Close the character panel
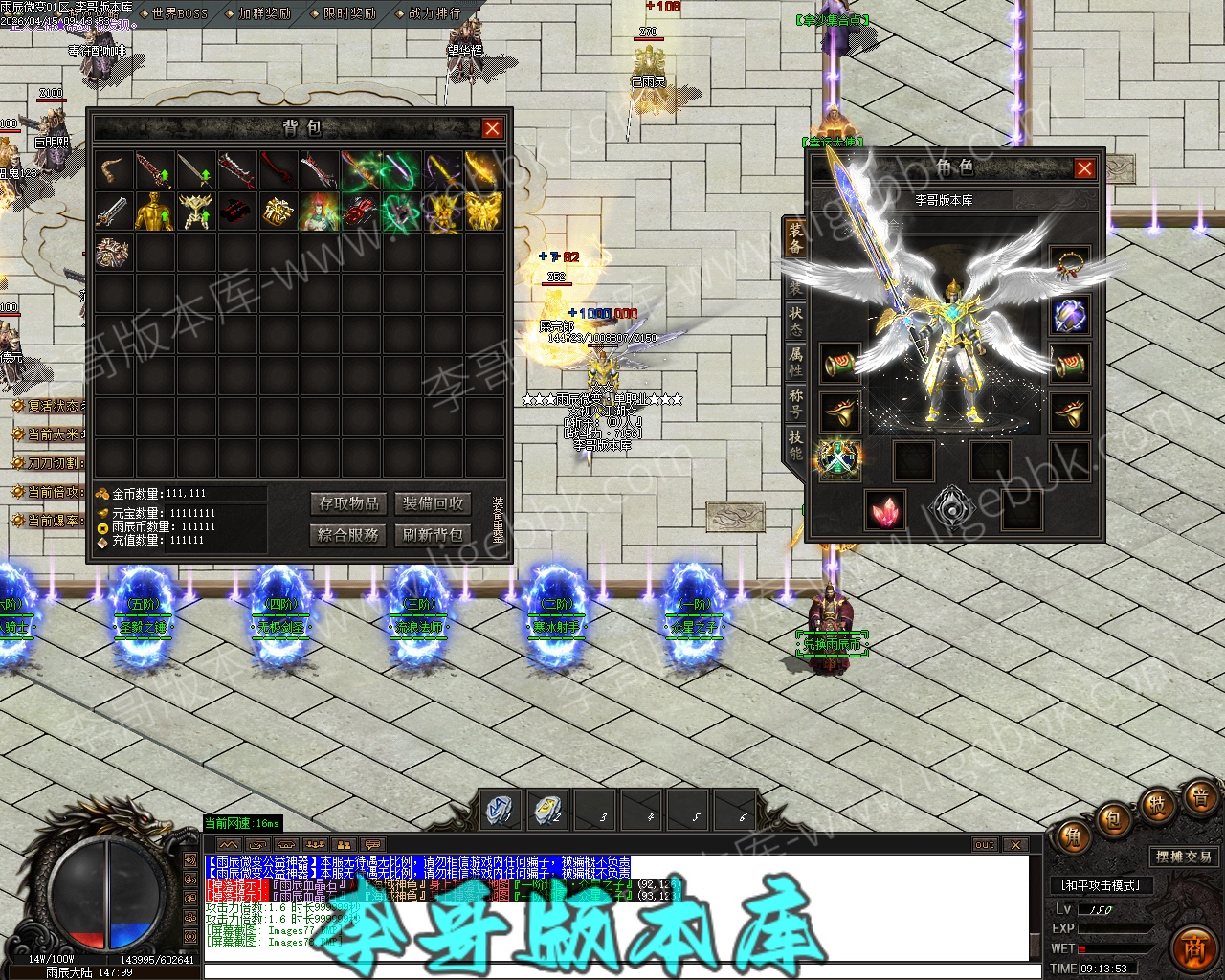Screen dimensions: 1225x980 click(x=1084, y=169)
